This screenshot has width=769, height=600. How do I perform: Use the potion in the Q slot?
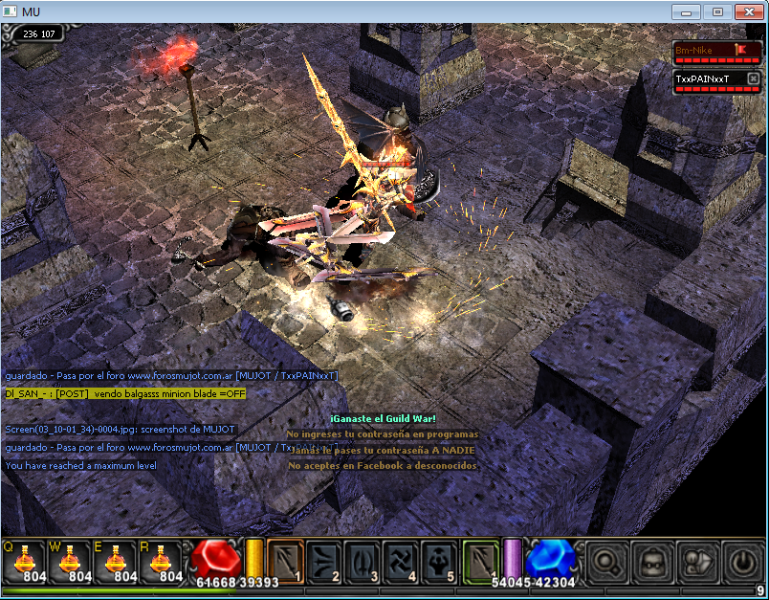[x=24, y=560]
